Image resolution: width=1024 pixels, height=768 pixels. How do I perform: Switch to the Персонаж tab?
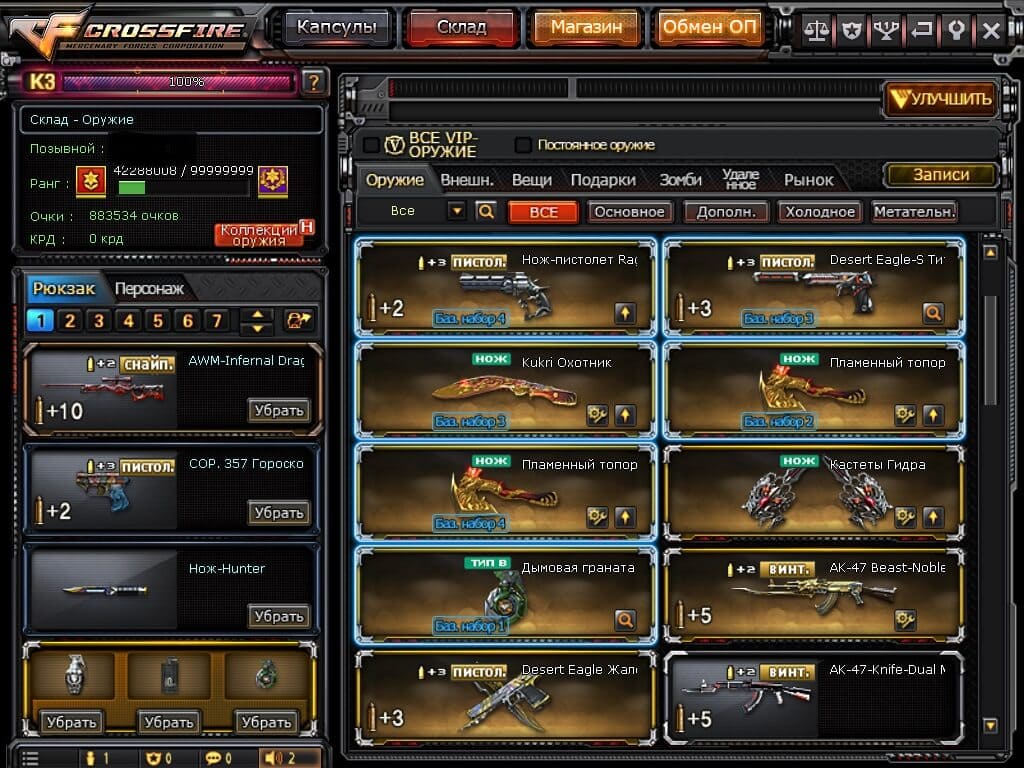tap(149, 289)
